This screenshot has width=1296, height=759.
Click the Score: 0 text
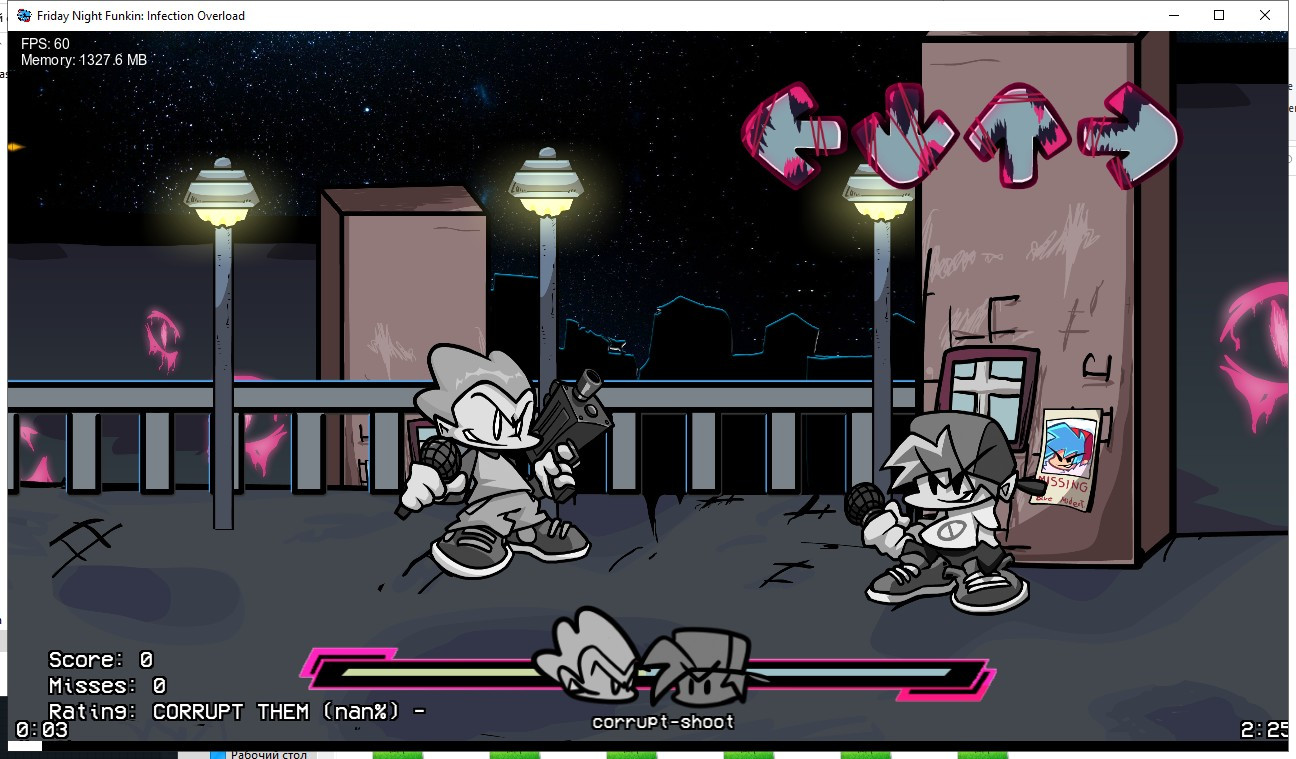click(98, 660)
